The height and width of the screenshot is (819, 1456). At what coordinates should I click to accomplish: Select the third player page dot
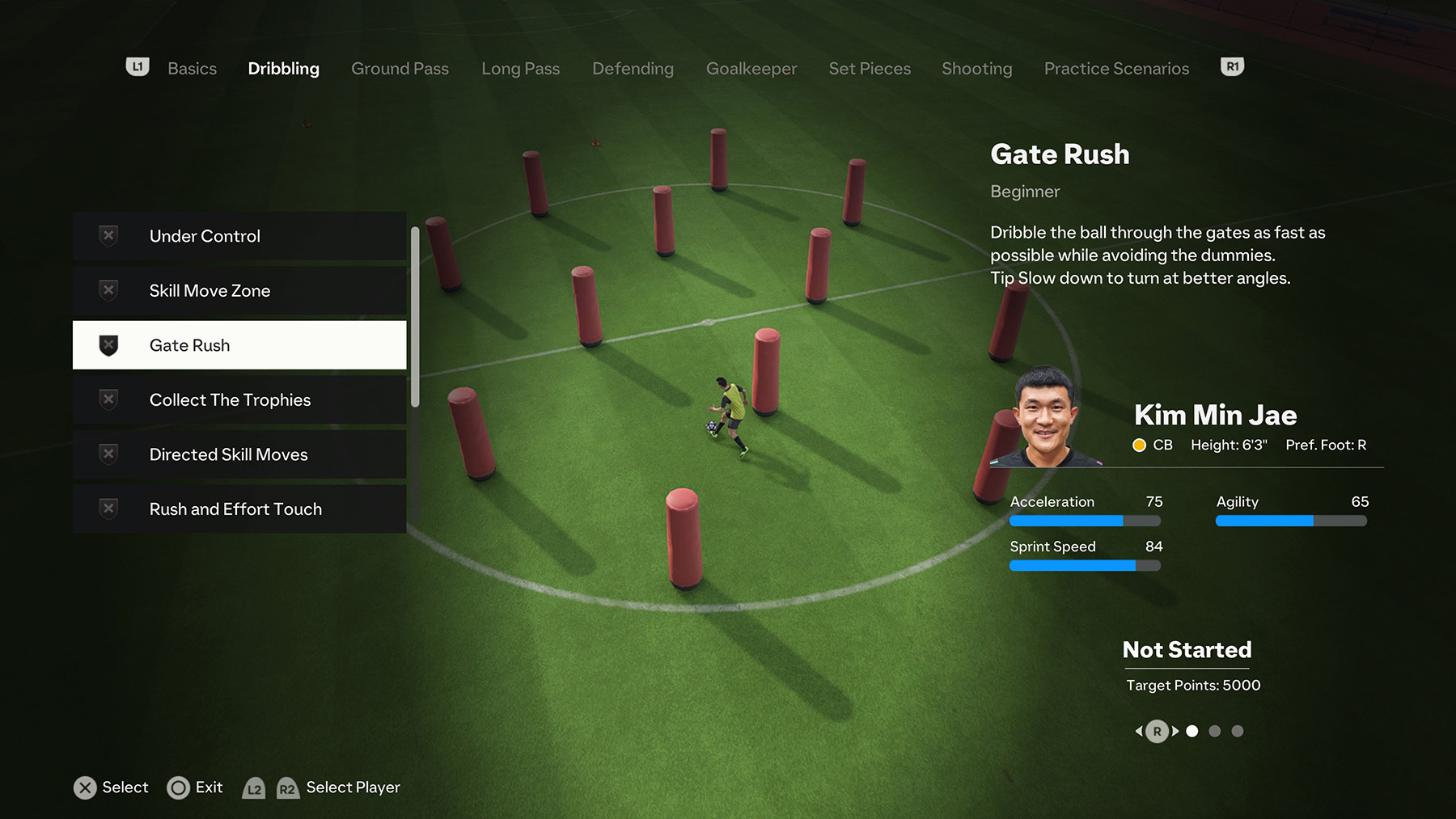(1237, 731)
